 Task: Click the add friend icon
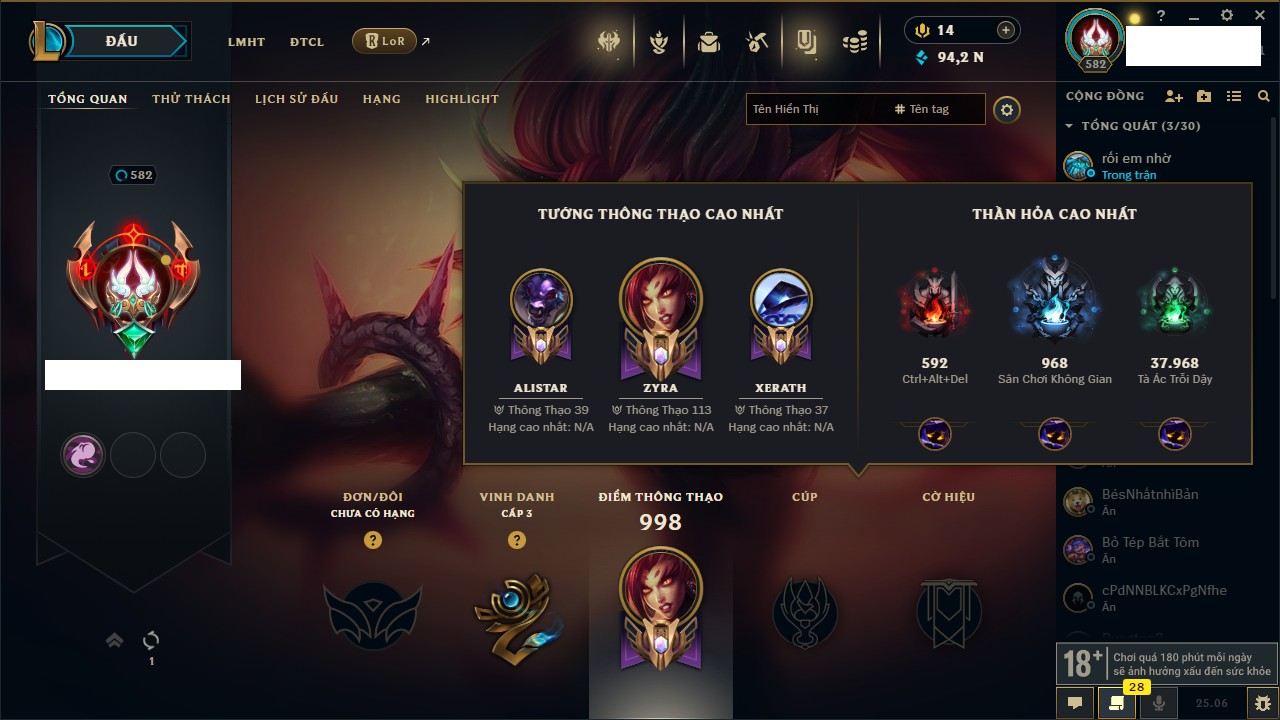(1174, 96)
